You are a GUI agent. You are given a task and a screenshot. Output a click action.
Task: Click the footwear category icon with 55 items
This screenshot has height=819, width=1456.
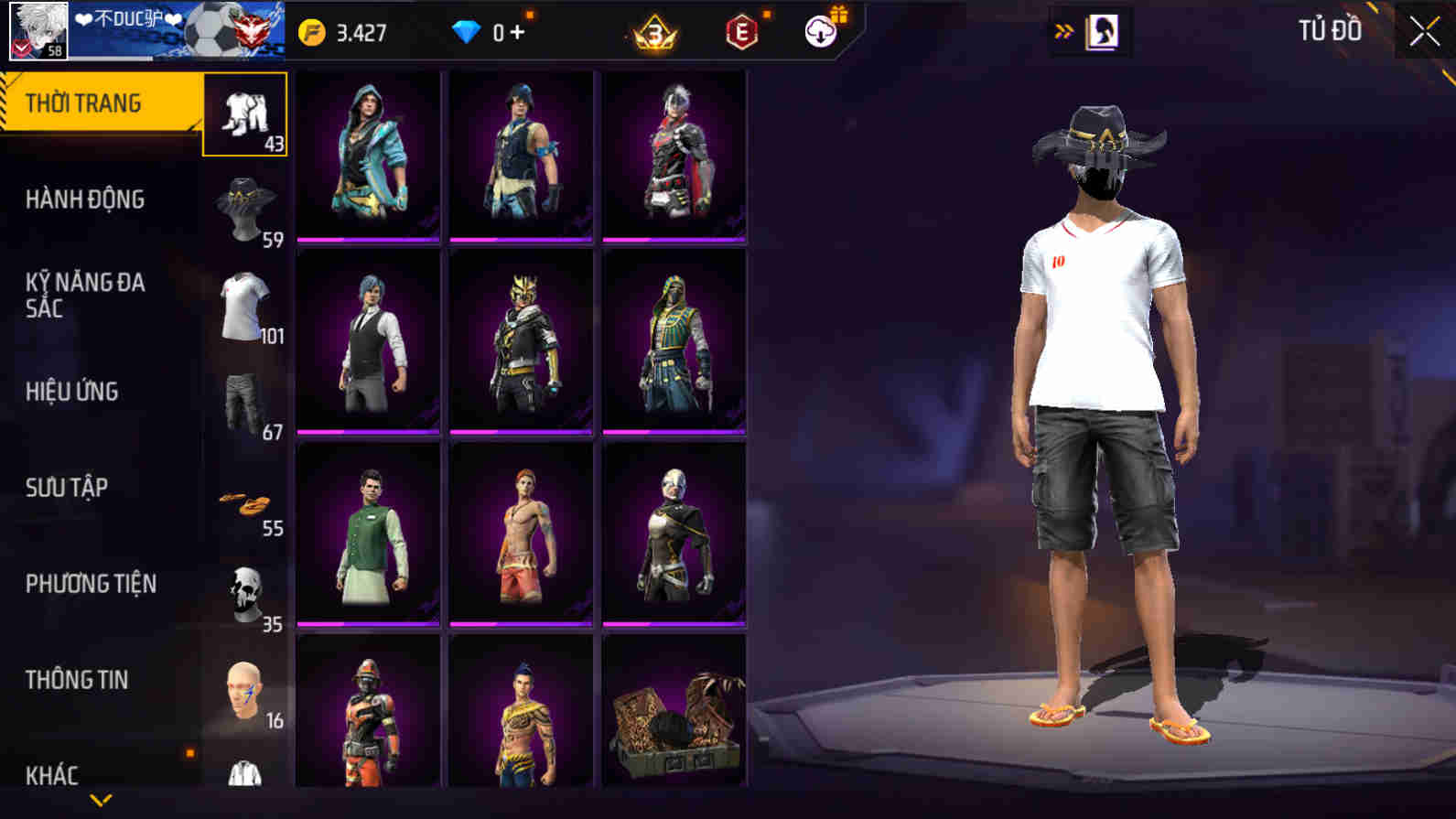(x=244, y=501)
